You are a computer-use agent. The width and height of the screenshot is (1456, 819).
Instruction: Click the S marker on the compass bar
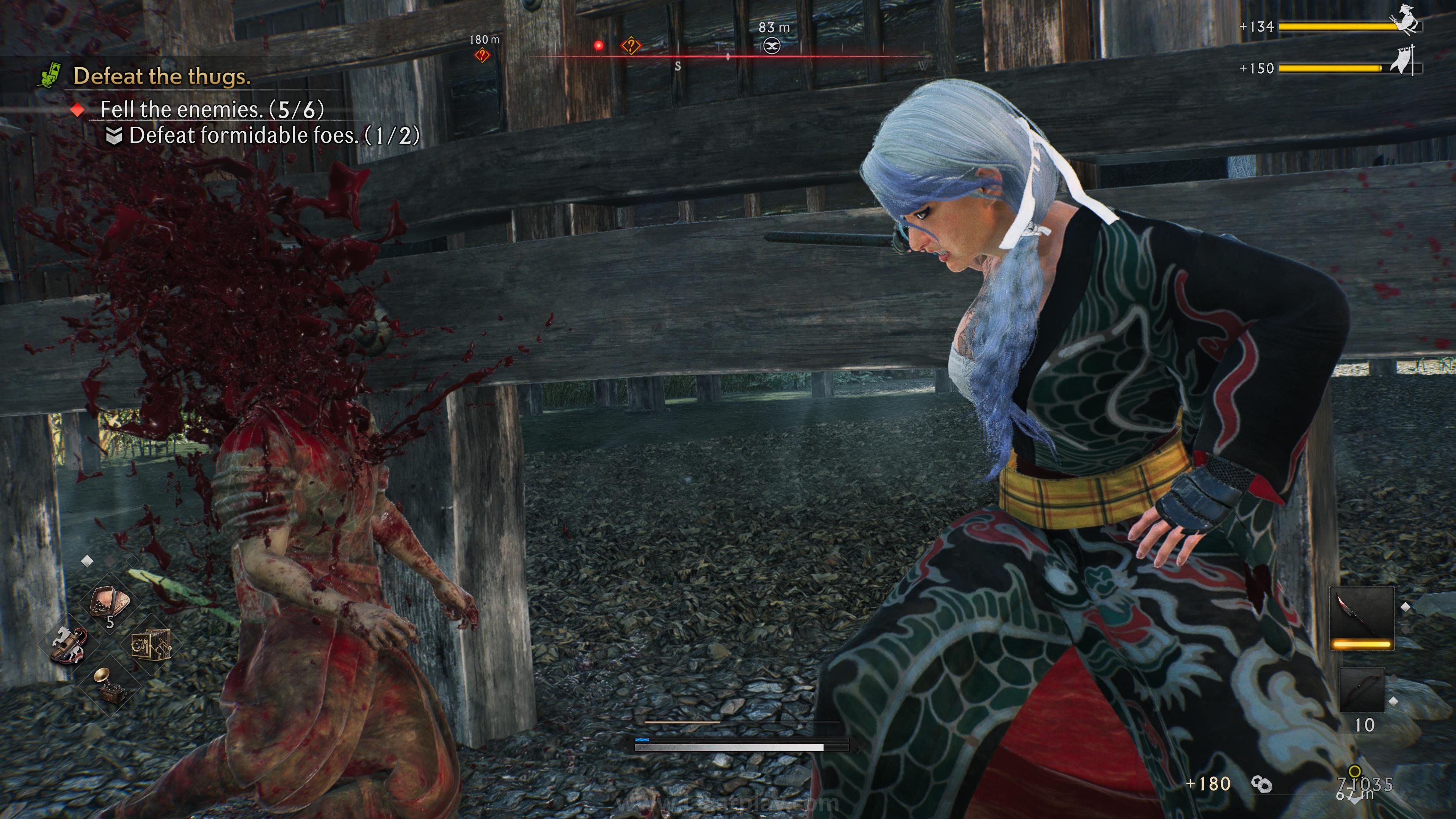click(678, 66)
